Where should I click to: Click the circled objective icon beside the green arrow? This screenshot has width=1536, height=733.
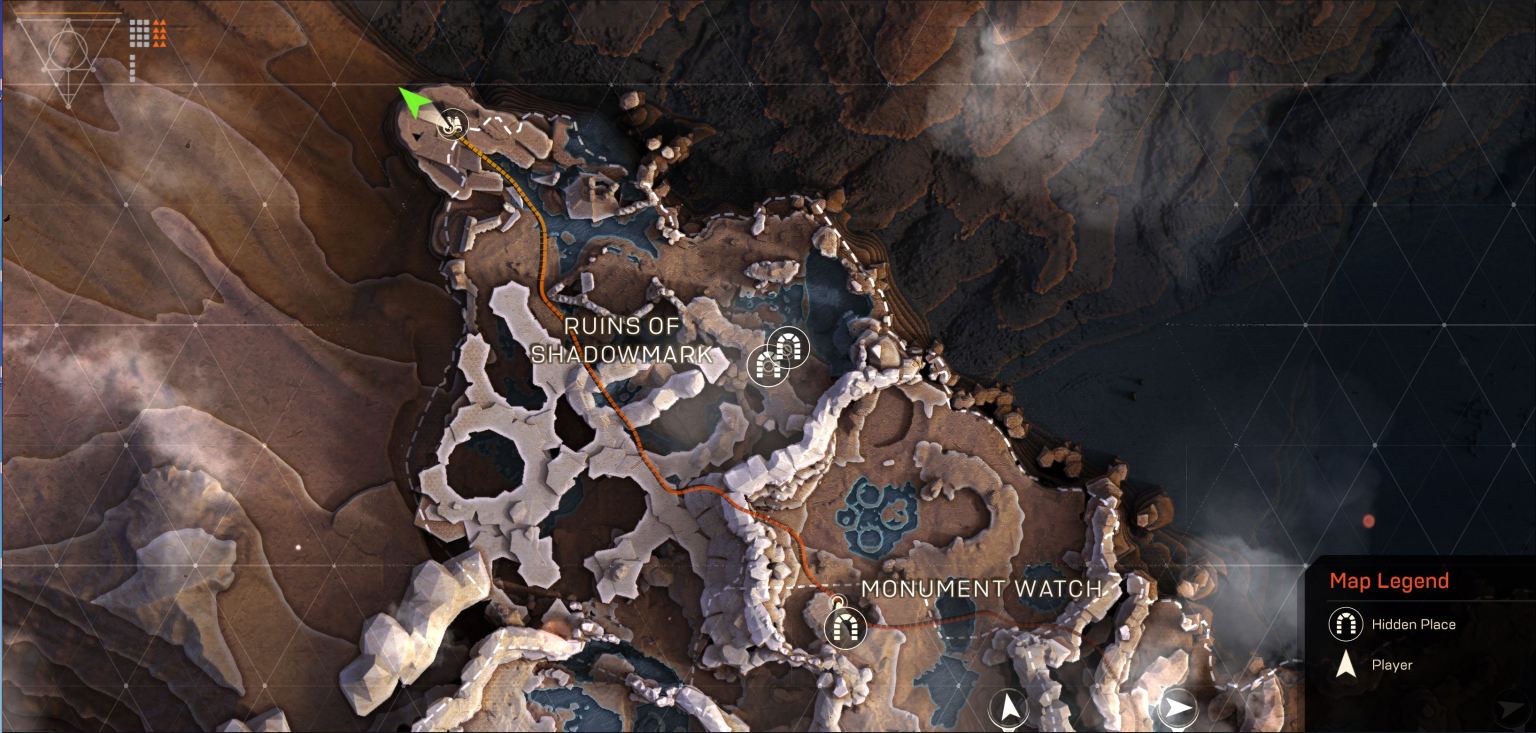pos(452,126)
